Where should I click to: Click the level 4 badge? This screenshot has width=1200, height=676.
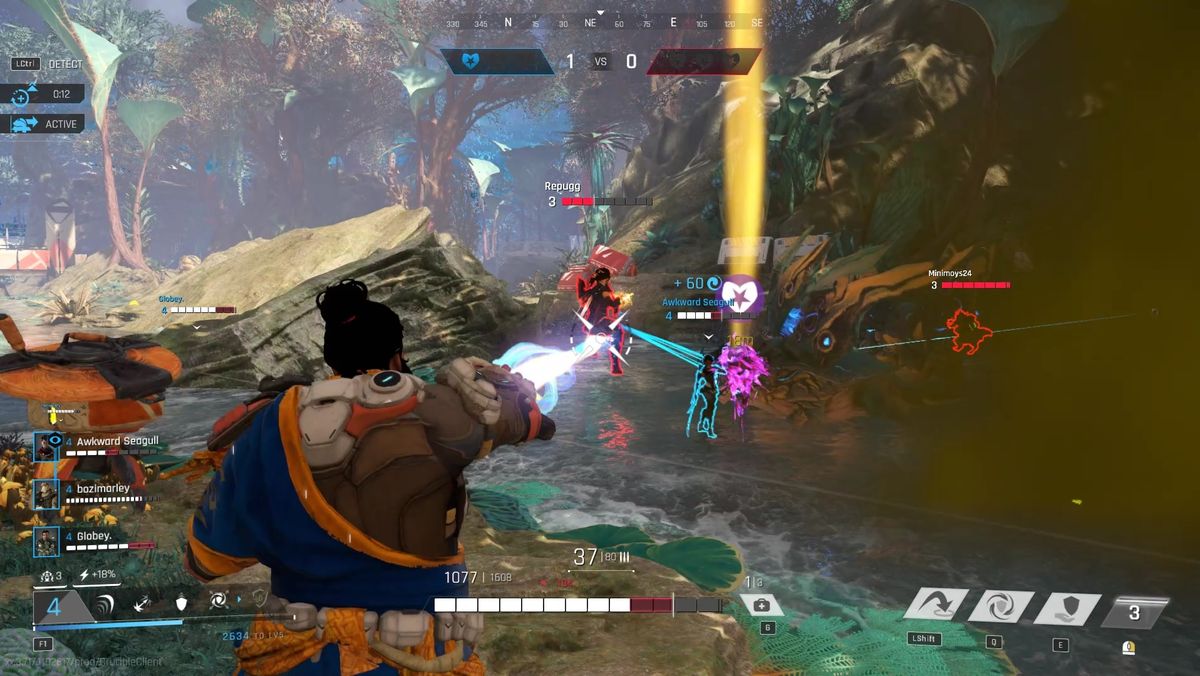pos(56,606)
